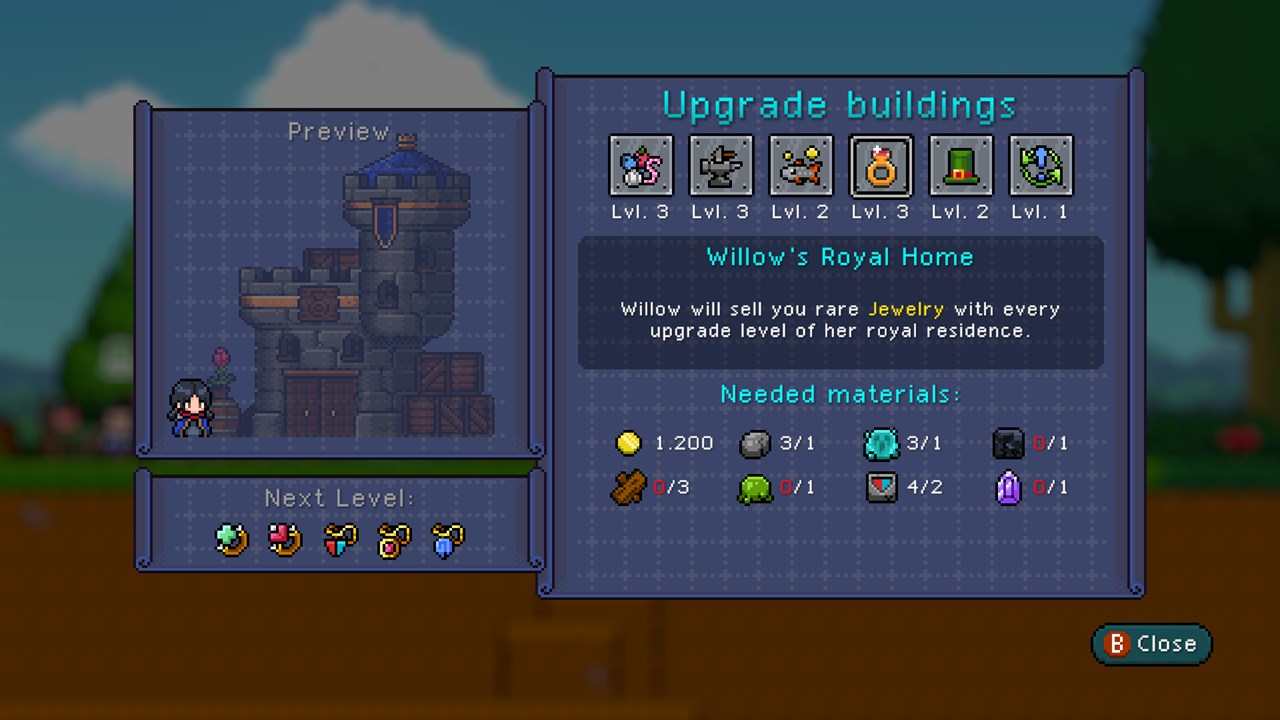Switch to the green top hat building
The height and width of the screenshot is (720, 1280).
tap(961, 166)
